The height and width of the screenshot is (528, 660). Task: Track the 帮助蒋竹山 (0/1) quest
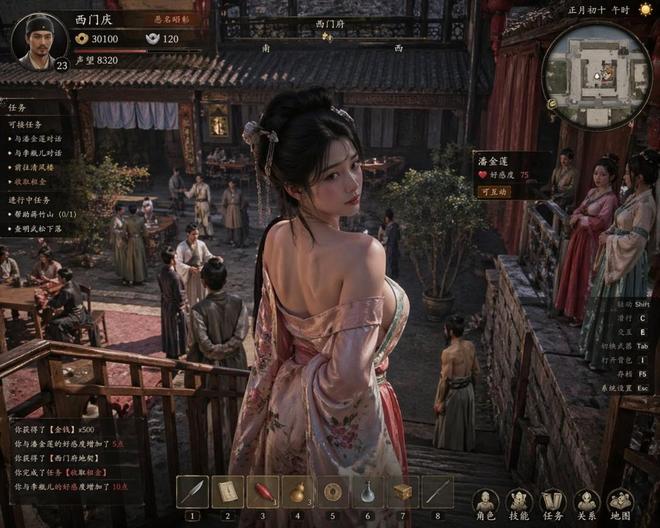point(43,214)
